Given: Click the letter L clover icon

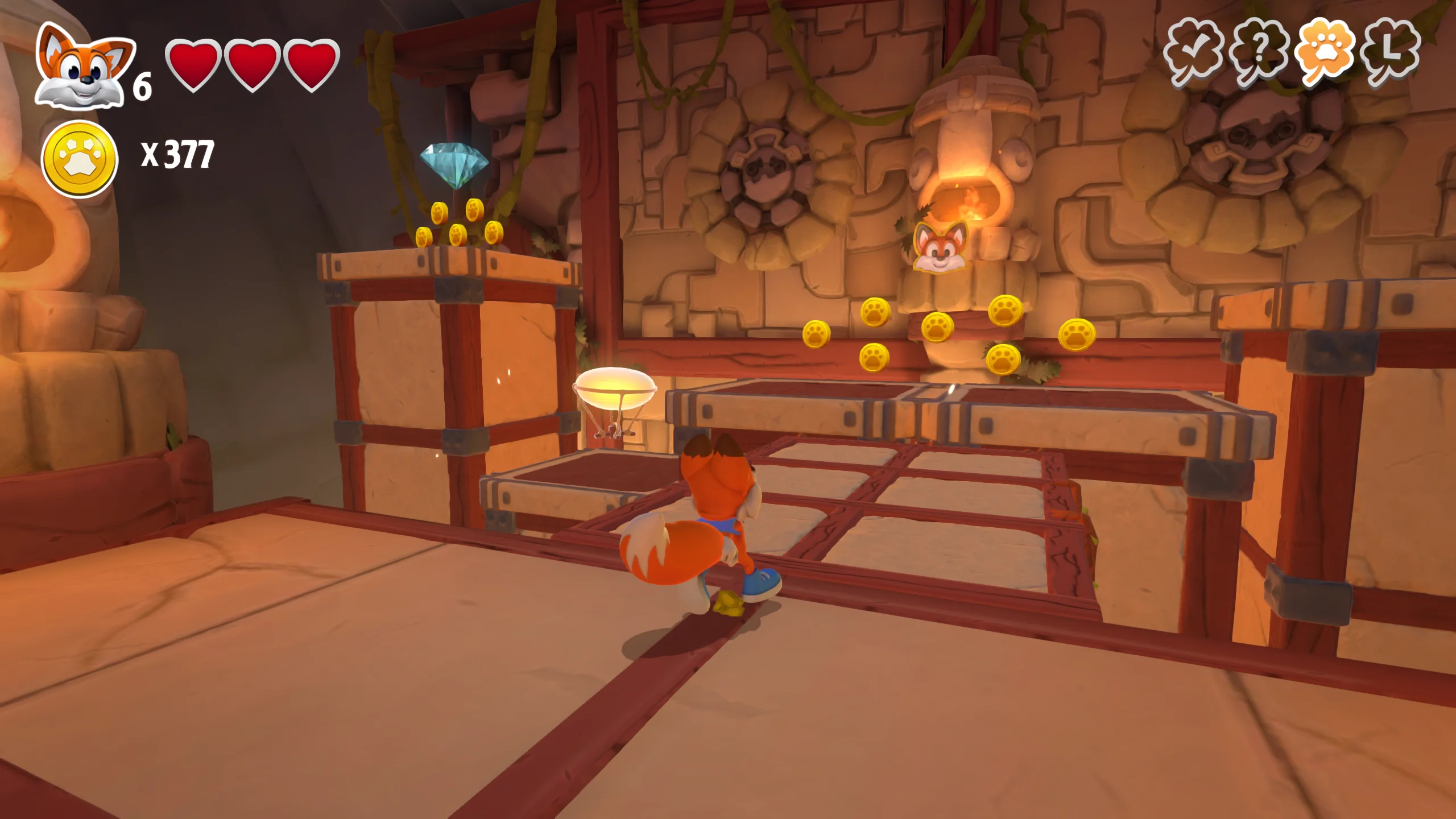Looking at the screenshot, I should (x=1391, y=53).
